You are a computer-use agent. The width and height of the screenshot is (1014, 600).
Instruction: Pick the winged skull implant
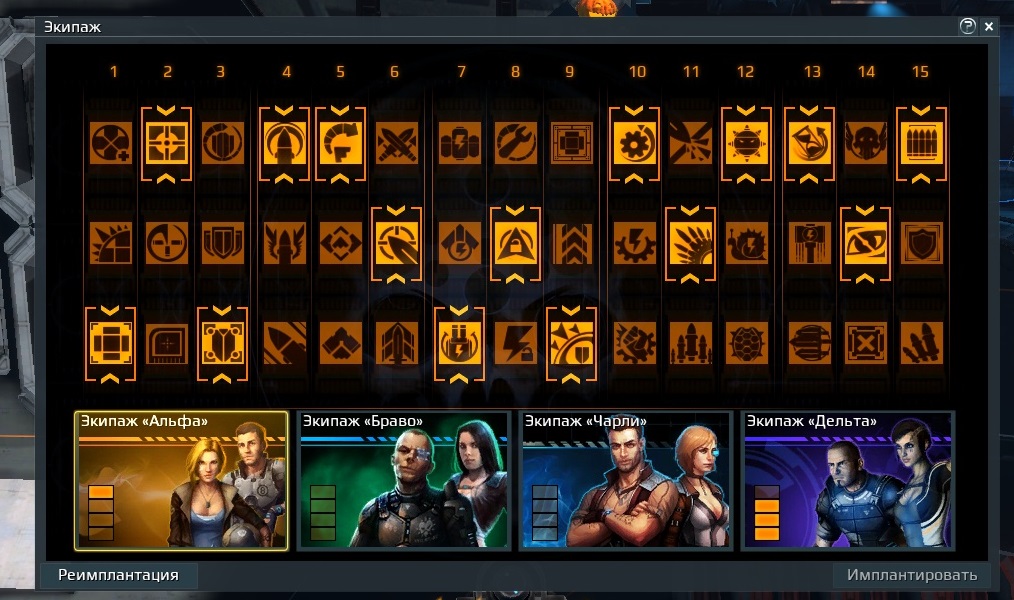(865, 143)
